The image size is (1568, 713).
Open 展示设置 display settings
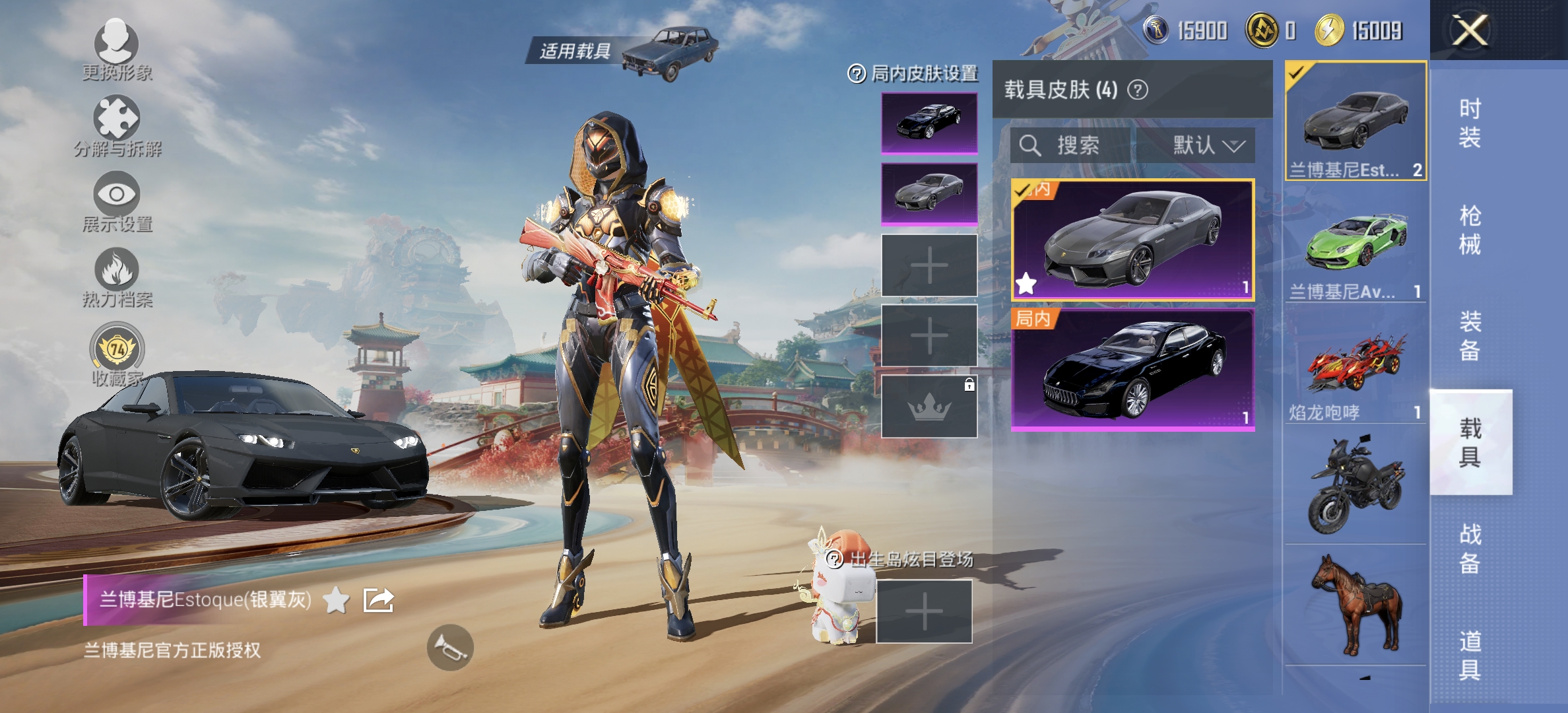pos(116,195)
